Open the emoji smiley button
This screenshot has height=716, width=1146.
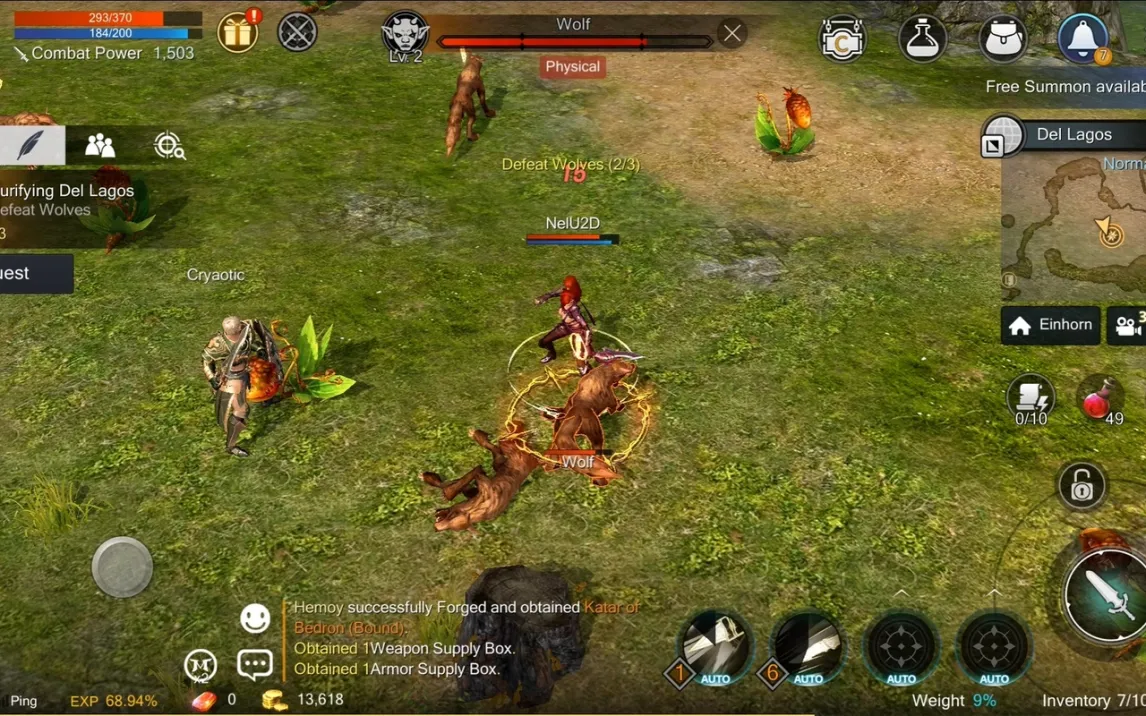(255, 619)
